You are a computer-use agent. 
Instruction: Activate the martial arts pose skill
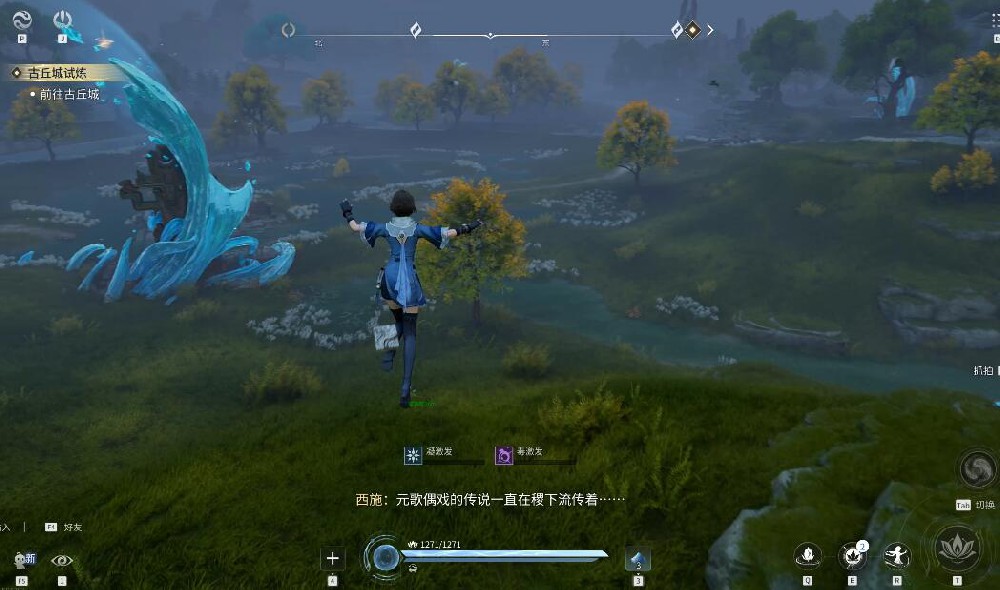click(897, 555)
